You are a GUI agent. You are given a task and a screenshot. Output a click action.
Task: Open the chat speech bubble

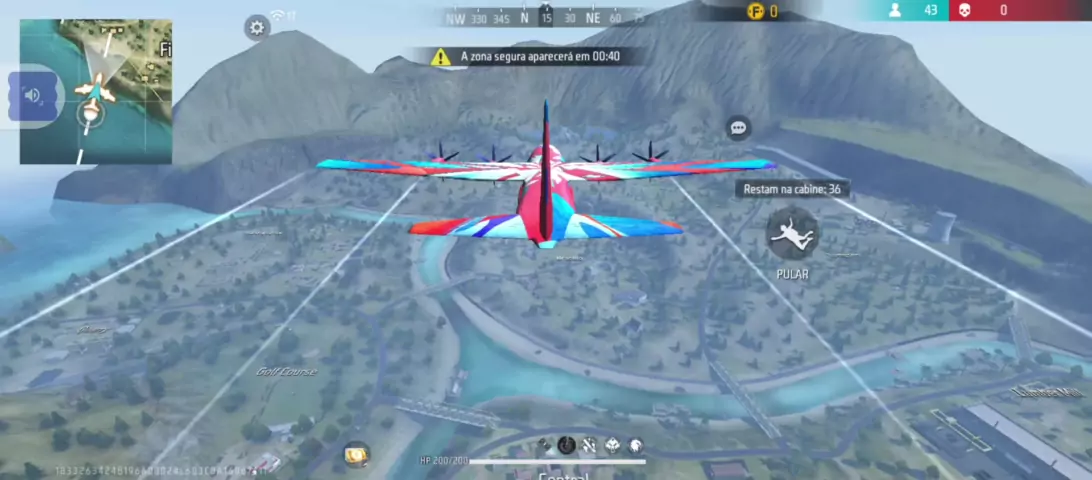pos(739,128)
